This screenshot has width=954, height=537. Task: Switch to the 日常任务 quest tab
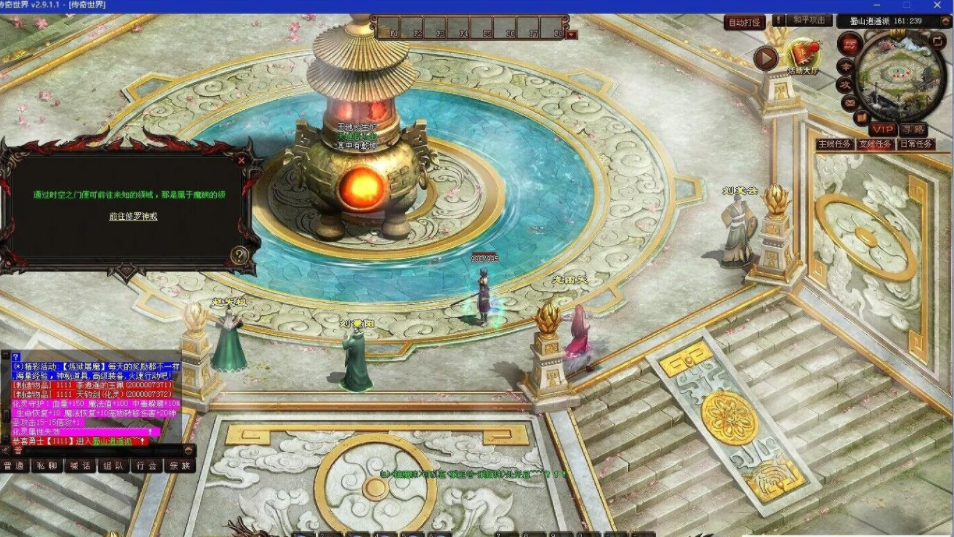click(915, 144)
